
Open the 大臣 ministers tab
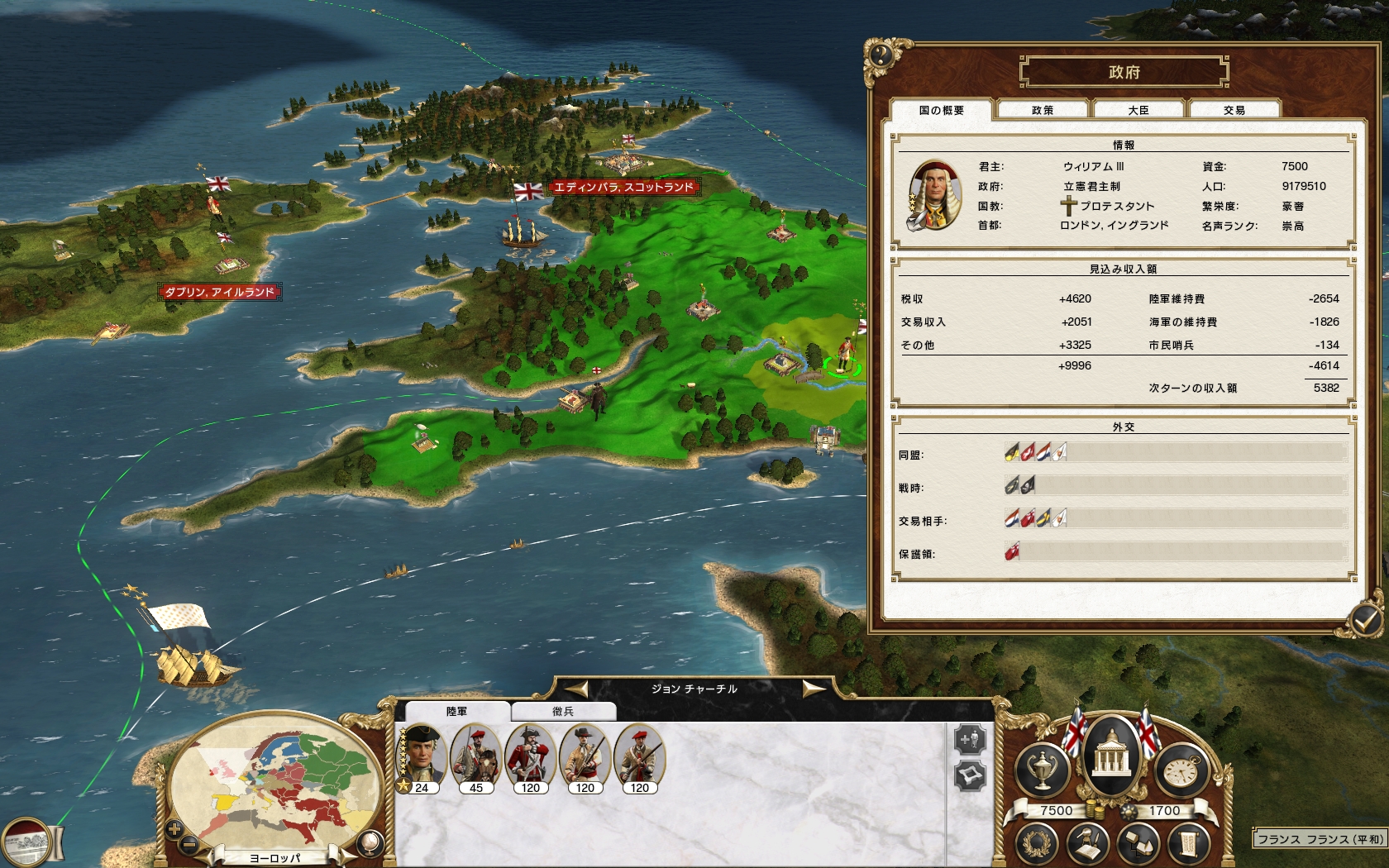[1138, 110]
